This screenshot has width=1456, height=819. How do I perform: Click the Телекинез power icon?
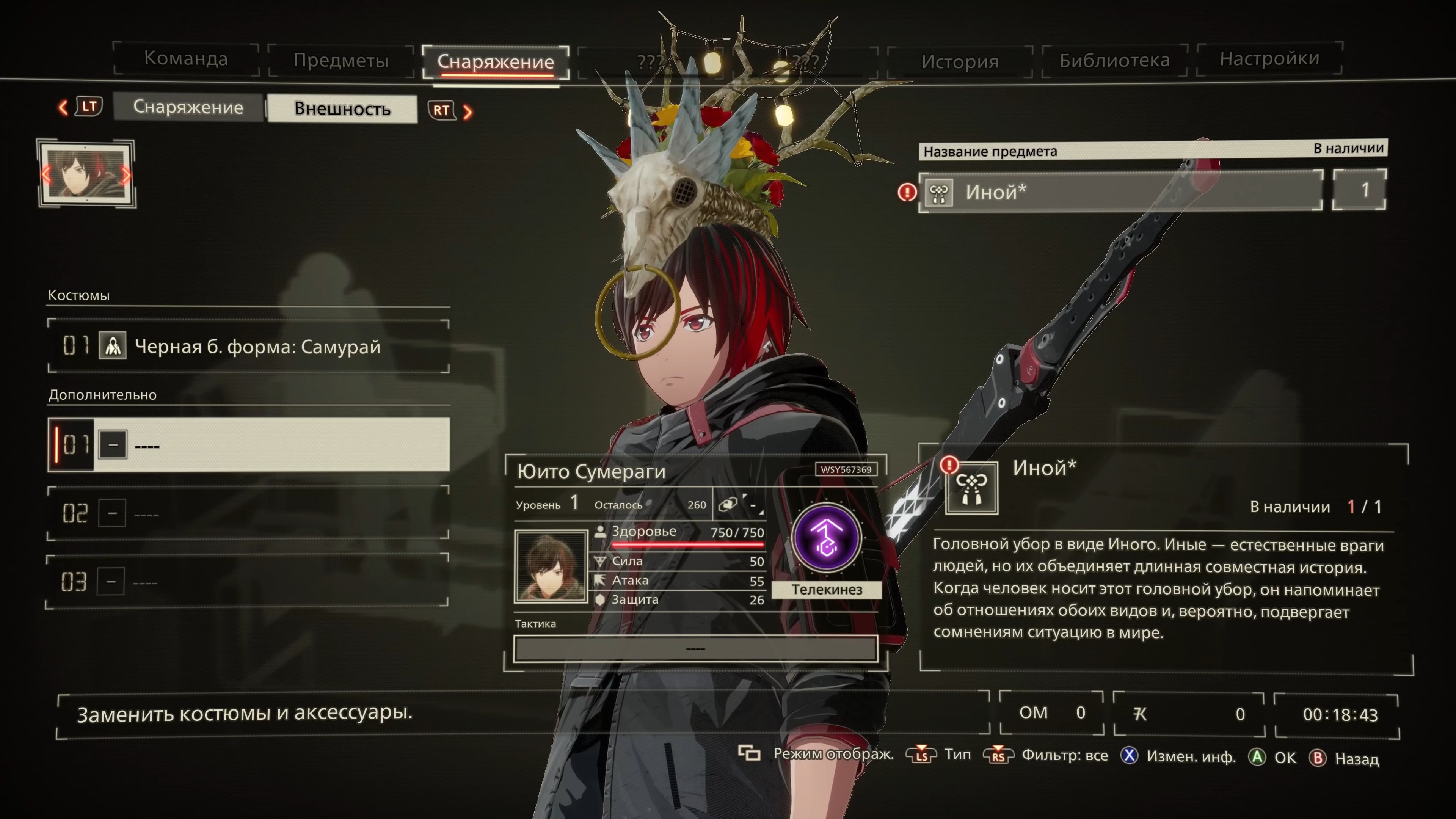826,538
